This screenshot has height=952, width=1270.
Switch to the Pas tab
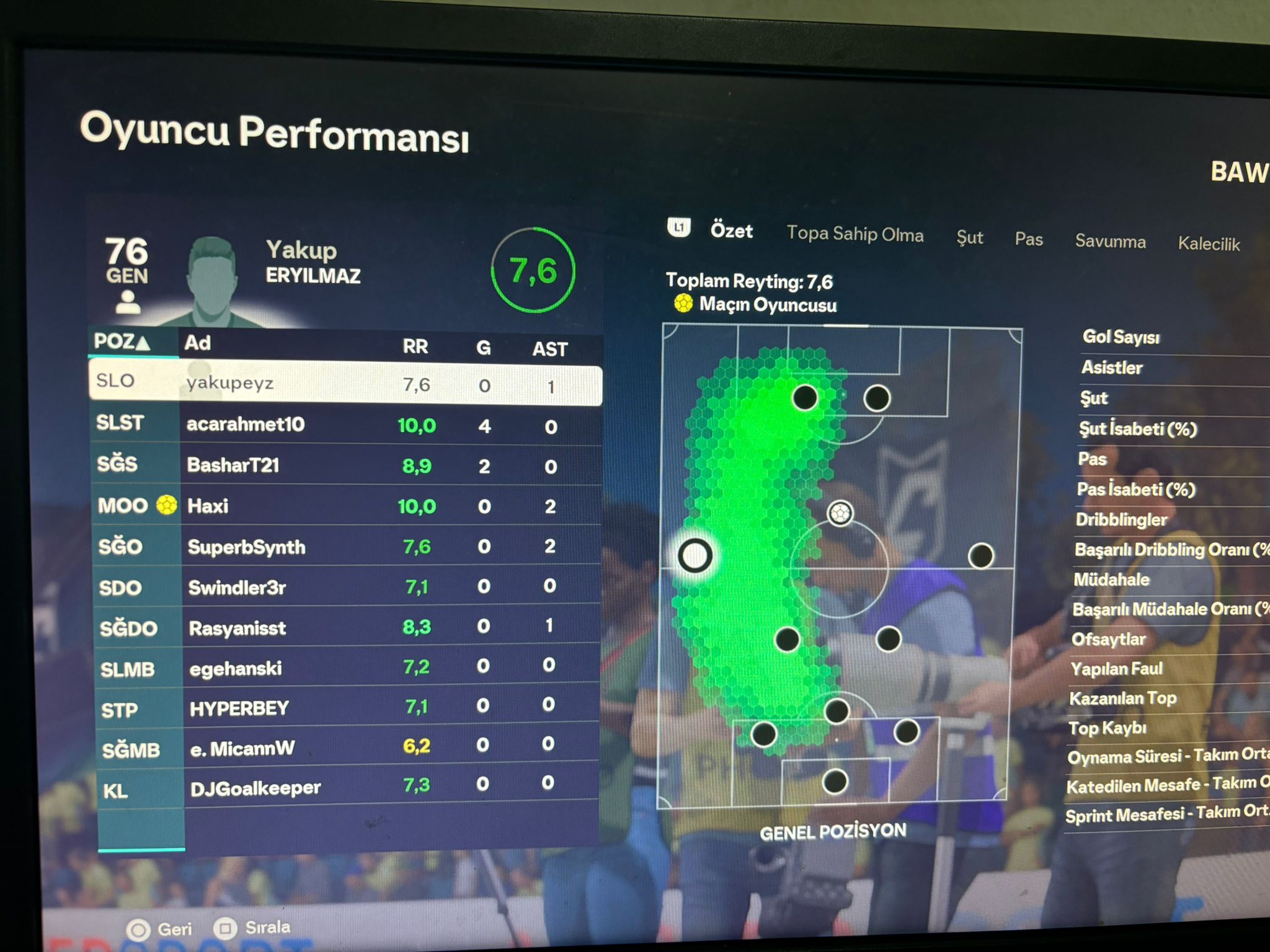point(1028,239)
